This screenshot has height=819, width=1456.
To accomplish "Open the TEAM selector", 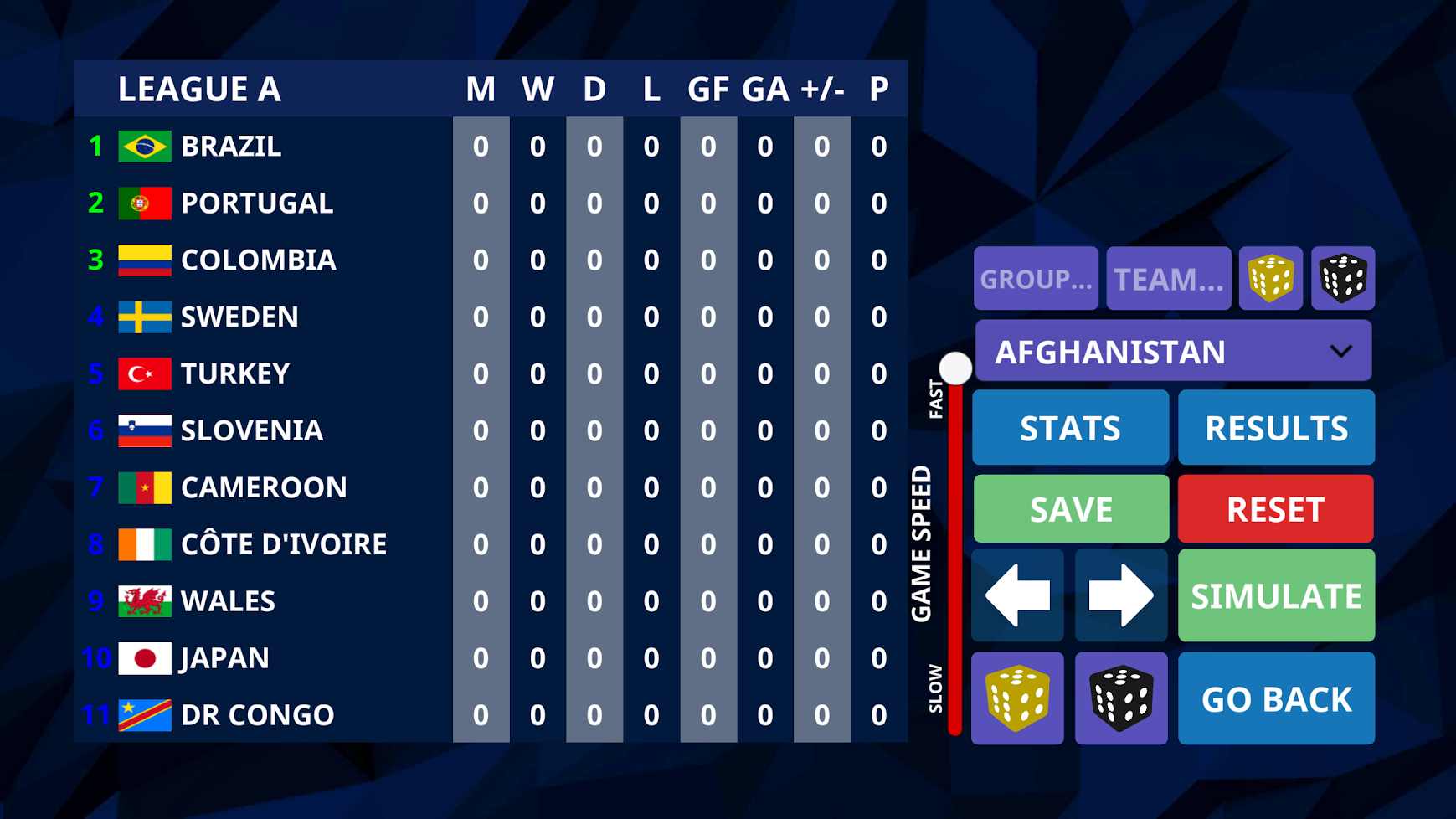I will [x=1168, y=278].
